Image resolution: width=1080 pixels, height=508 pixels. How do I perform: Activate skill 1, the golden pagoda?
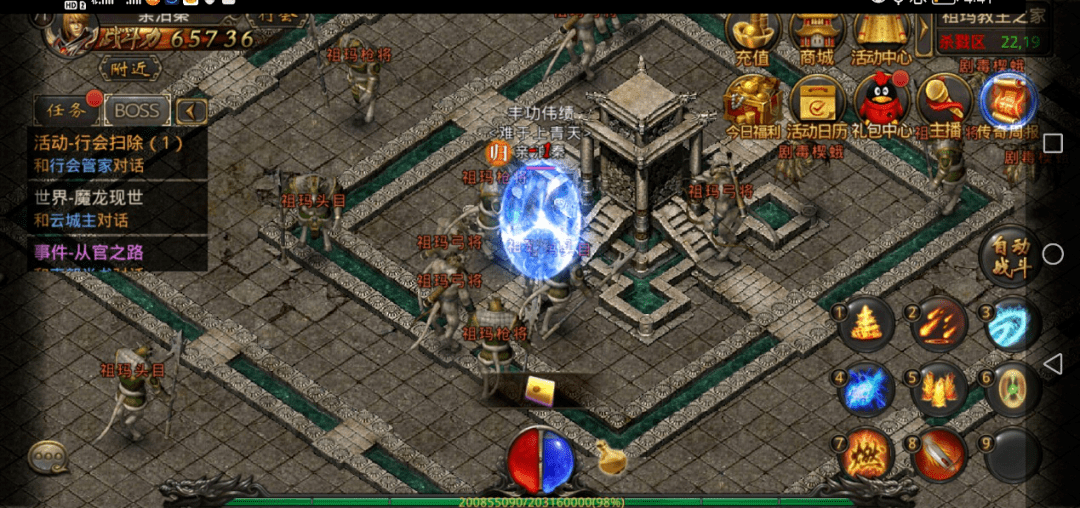866,324
